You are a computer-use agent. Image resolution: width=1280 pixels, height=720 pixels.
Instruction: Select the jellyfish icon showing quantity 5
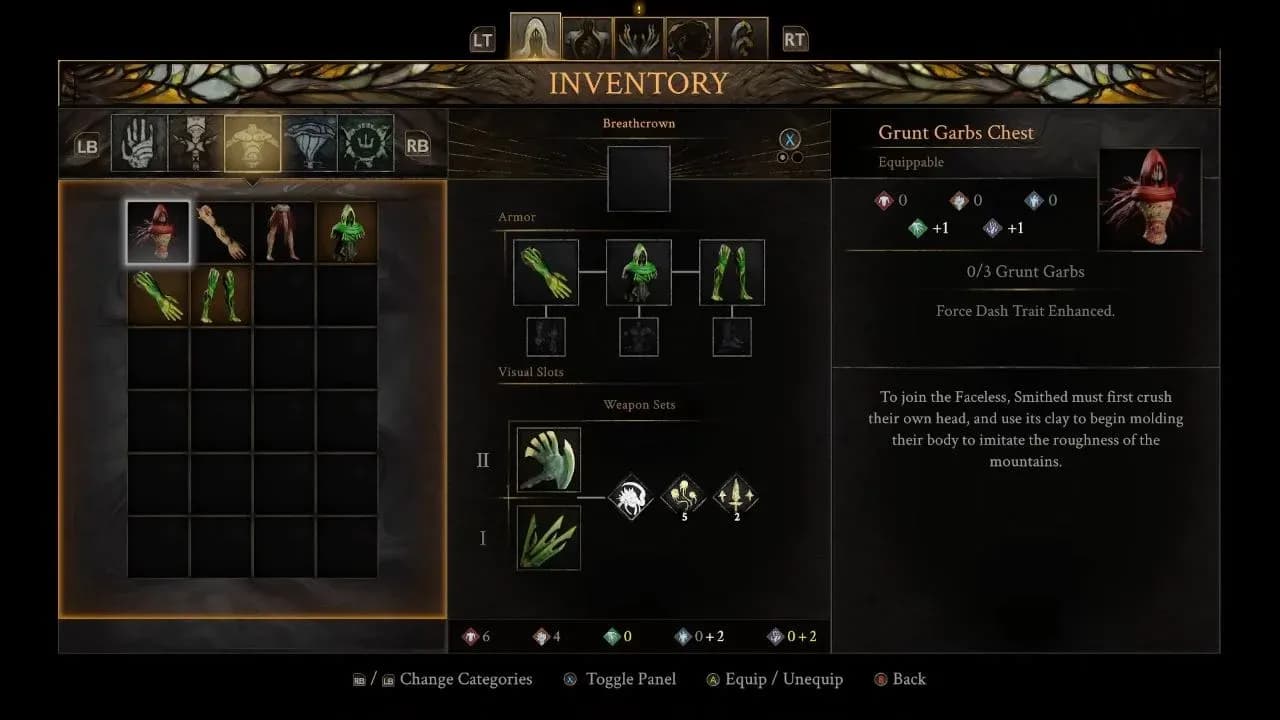pyautogui.click(x=684, y=494)
